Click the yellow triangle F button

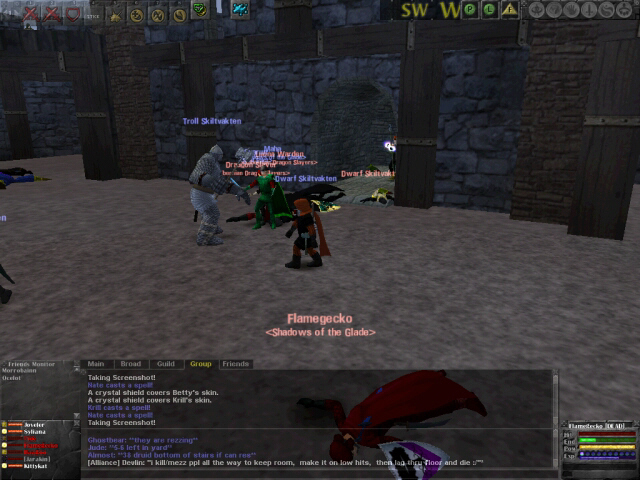click(x=510, y=10)
